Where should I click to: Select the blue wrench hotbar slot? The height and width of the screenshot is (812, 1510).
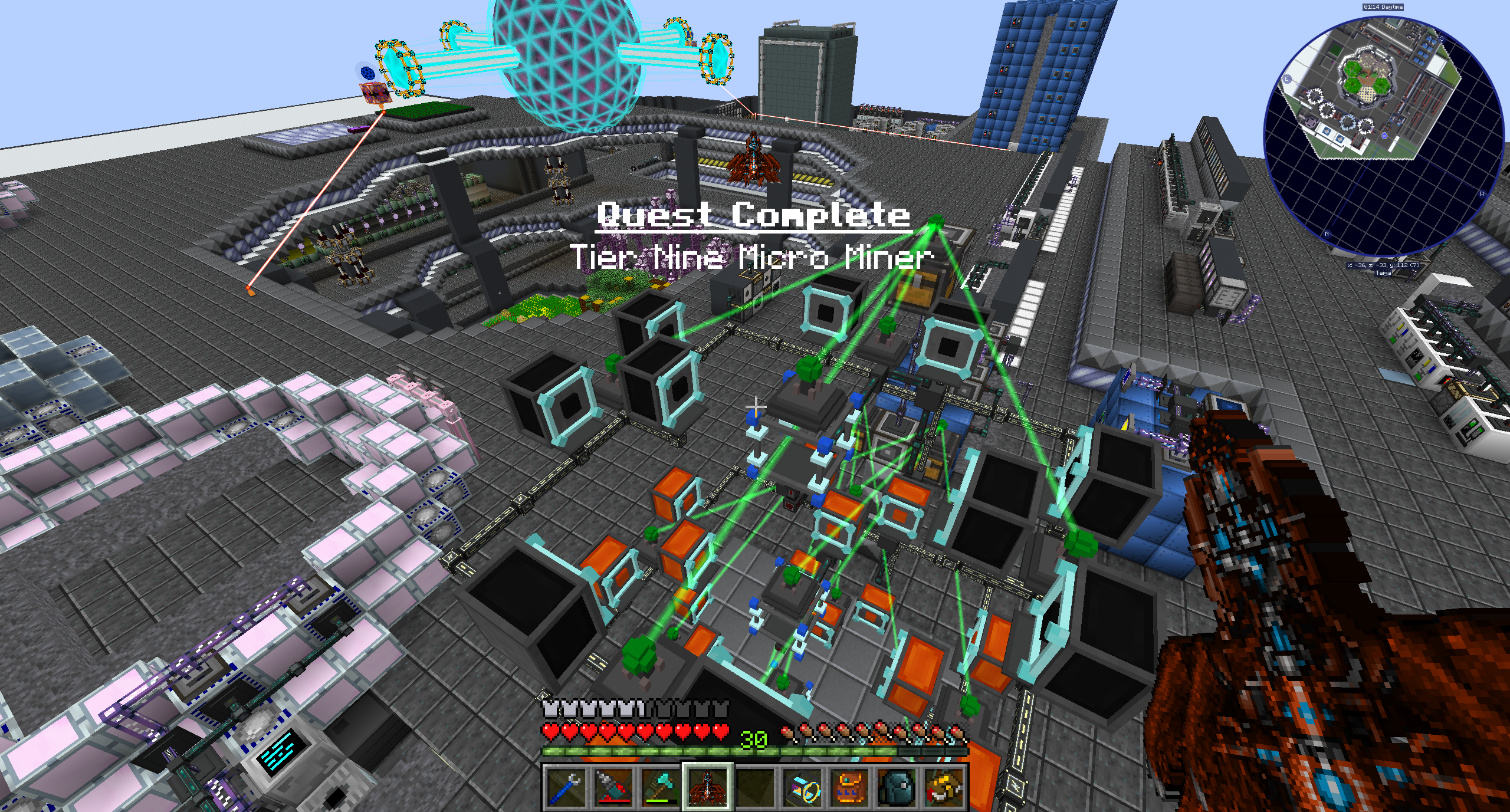[566, 787]
